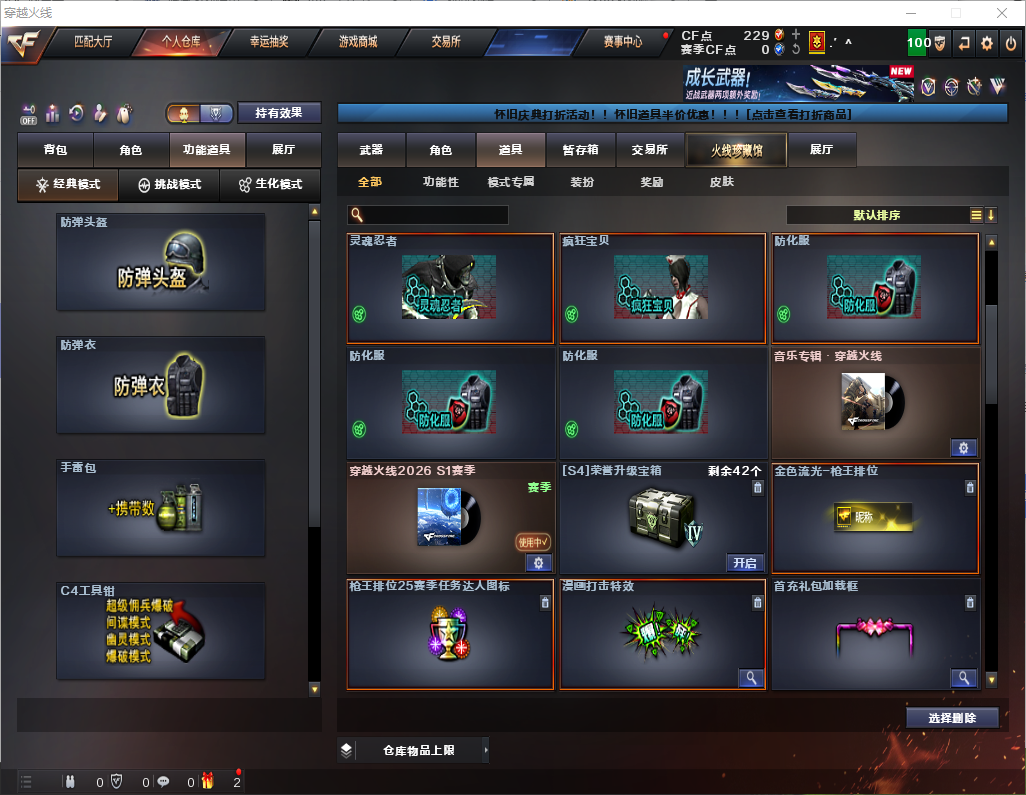Click 开启 on the S4 荣誉升级宝箱

(x=745, y=563)
